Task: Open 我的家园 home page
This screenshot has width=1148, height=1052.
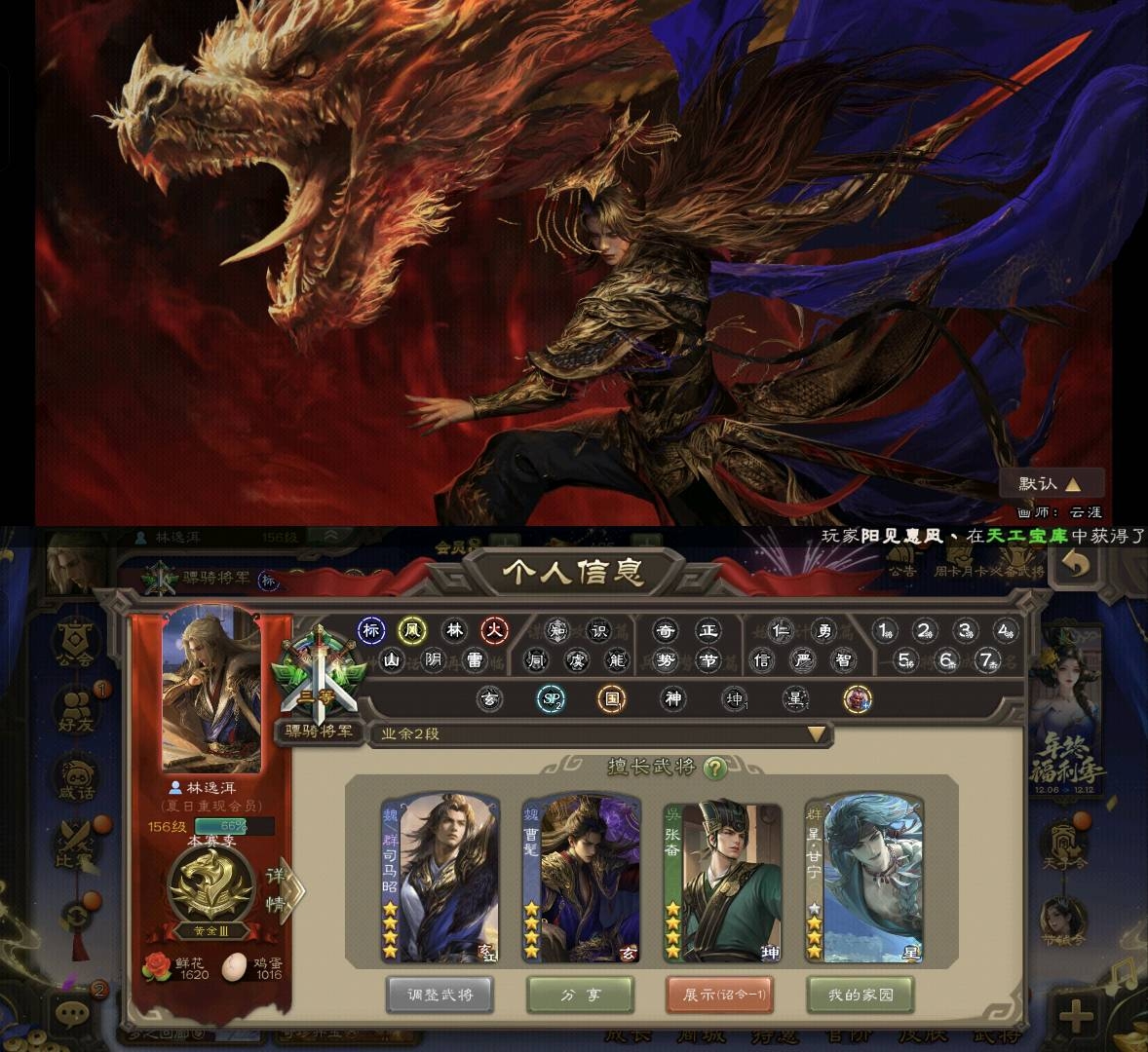Action: (x=861, y=995)
